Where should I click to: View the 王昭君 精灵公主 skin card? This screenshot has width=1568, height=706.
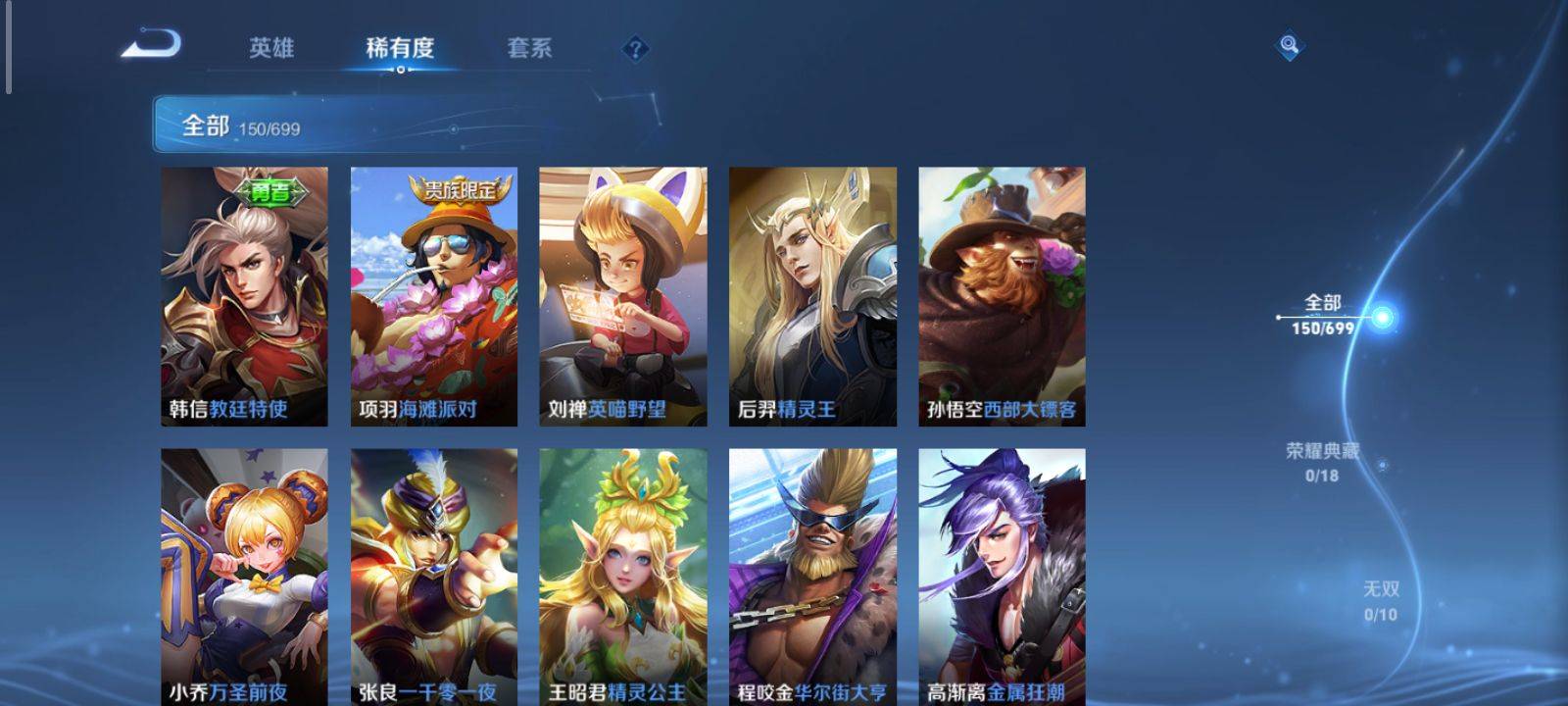click(622, 577)
